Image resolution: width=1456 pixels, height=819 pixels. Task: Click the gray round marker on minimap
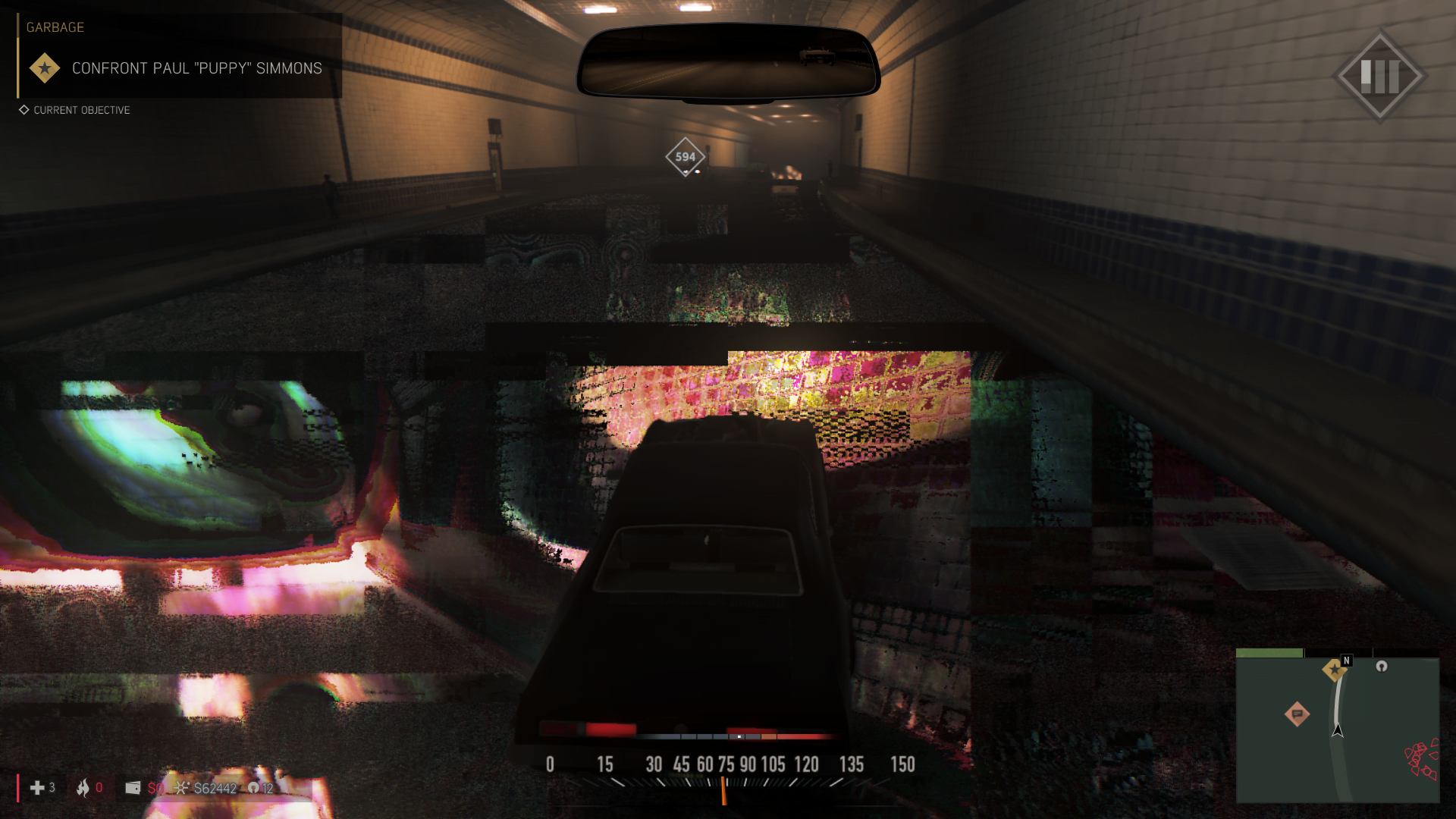coord(1382,666)
